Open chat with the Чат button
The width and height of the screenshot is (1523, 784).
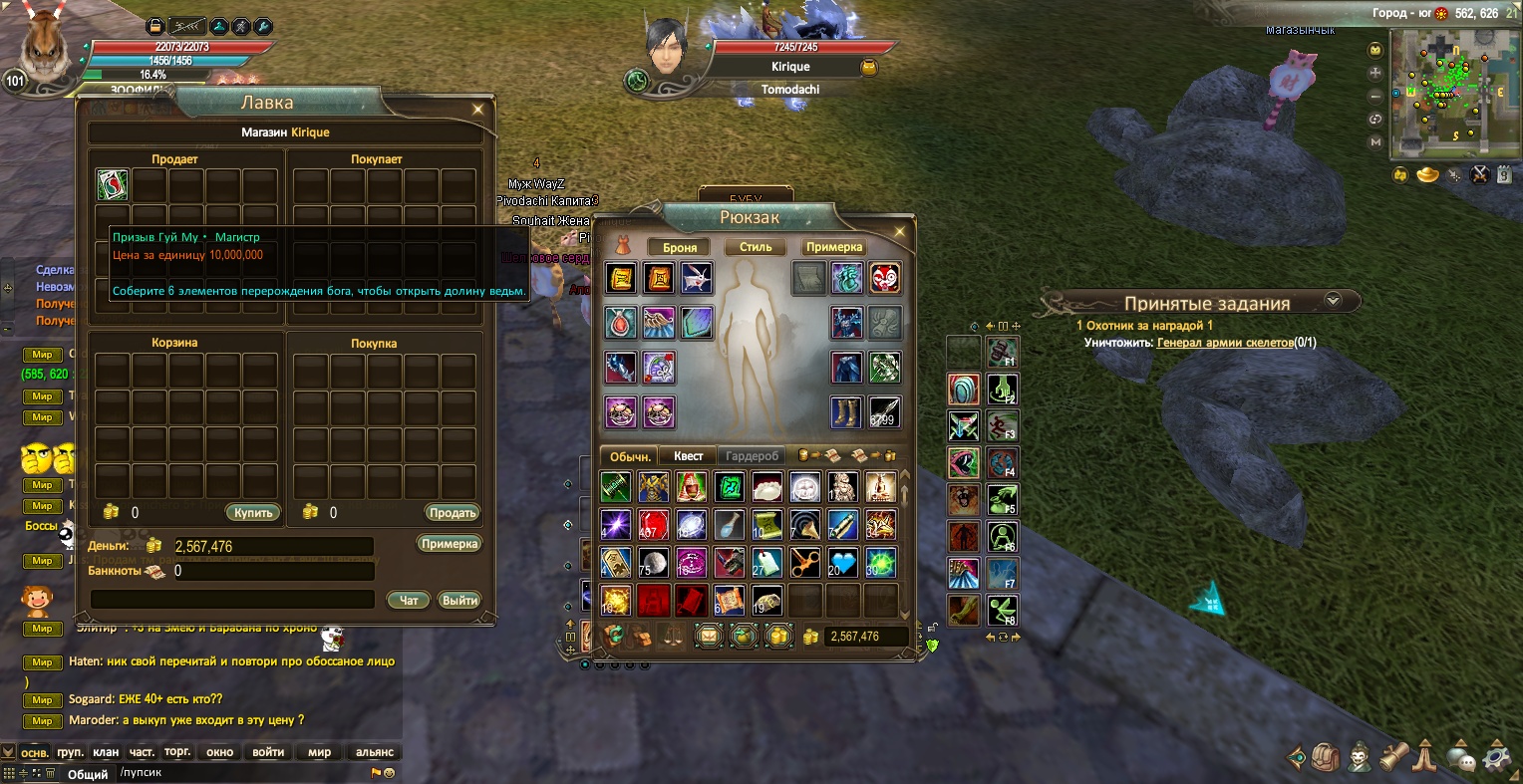pos(409,600)
